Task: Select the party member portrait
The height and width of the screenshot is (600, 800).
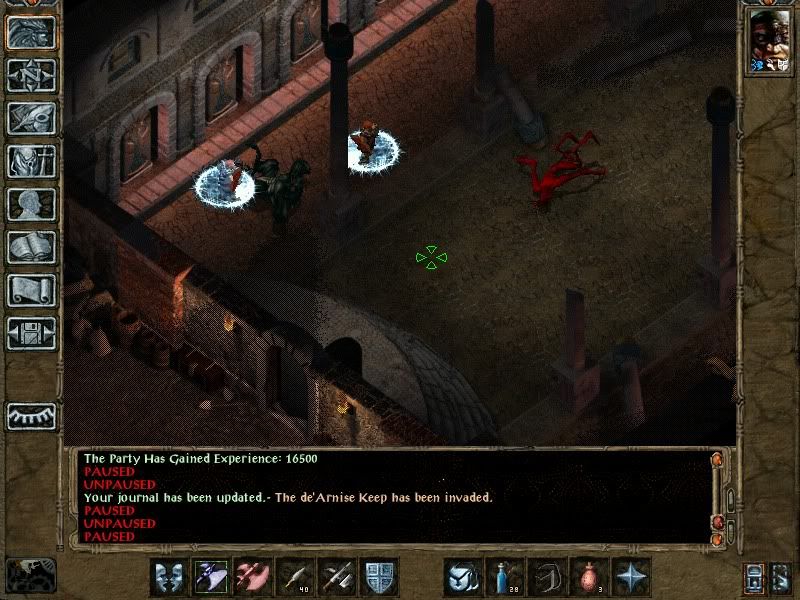Action: (x=768, y=44)
